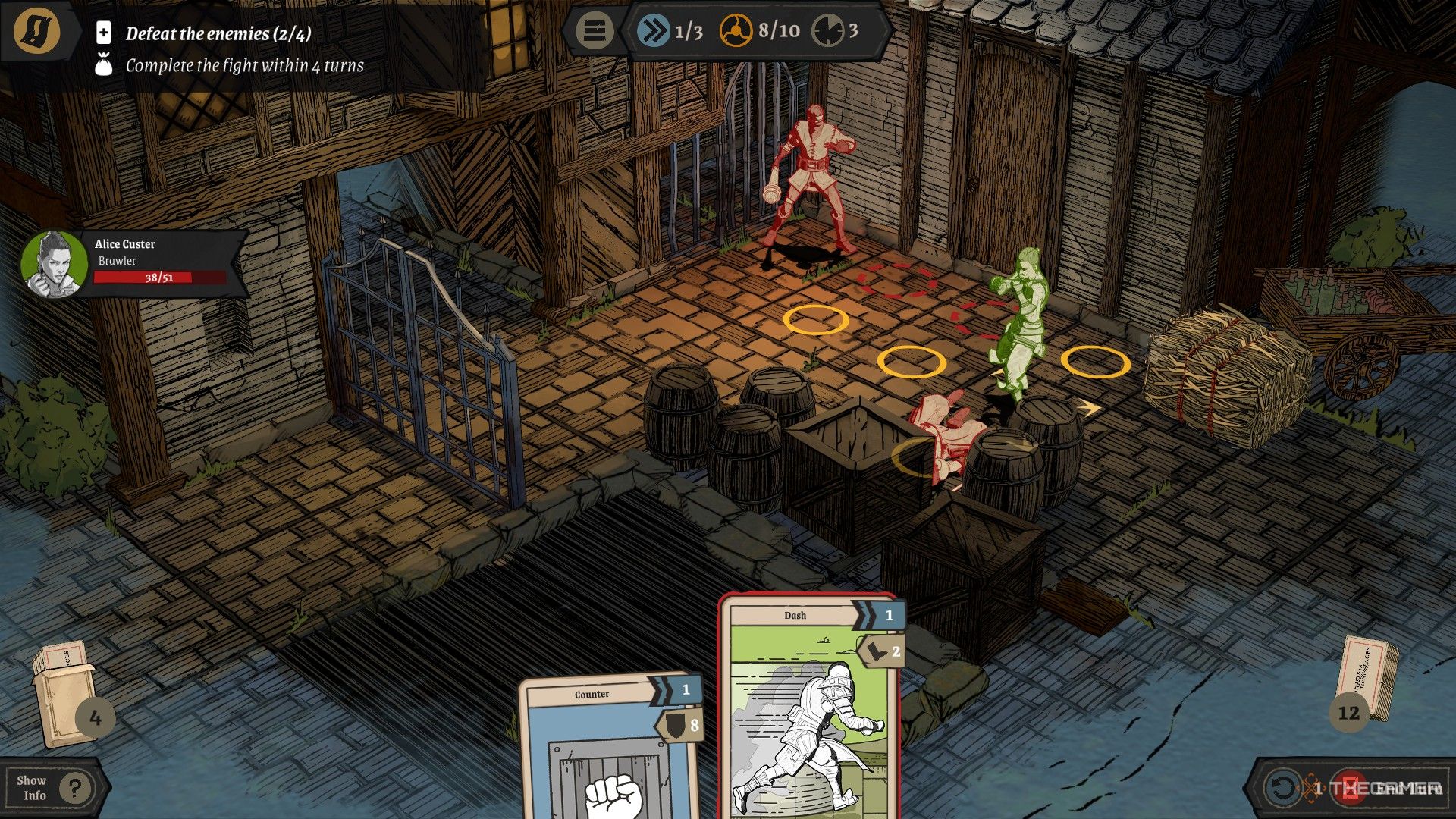Open the objectives scroll icon

(37, 31)
